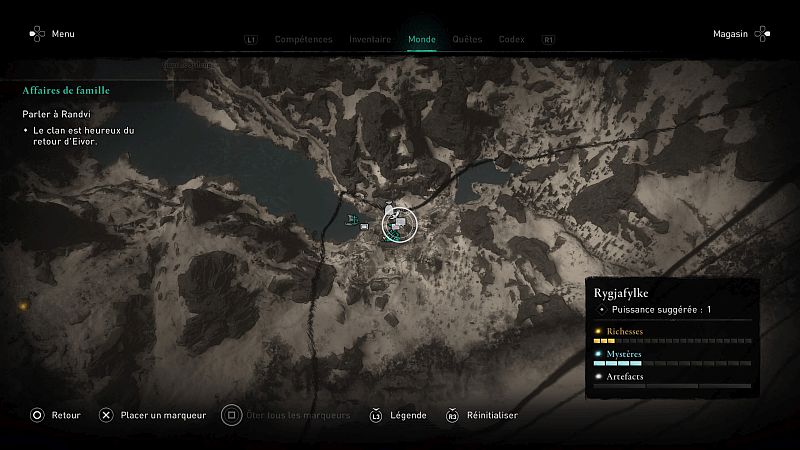Choose Retour to leave the map

[55, 415]
